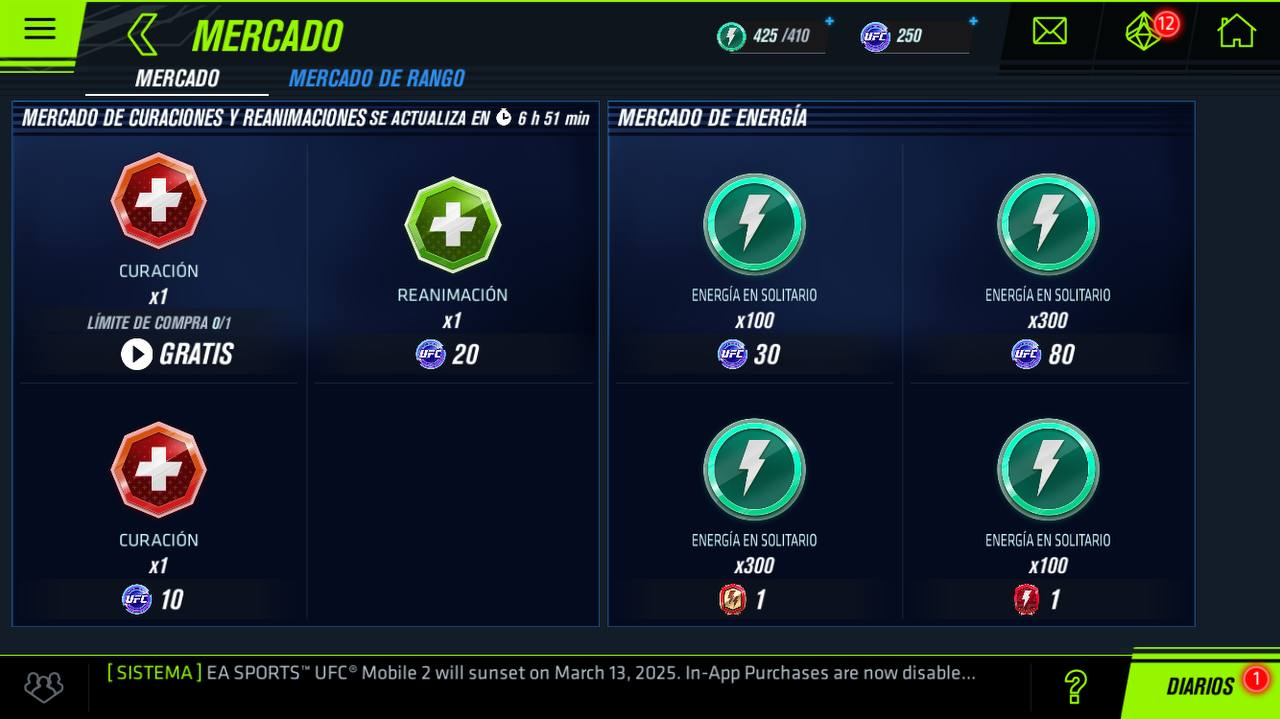The image size is (1280, 719).
Task: Open the mail inbox
Action: click(1049, 31)
